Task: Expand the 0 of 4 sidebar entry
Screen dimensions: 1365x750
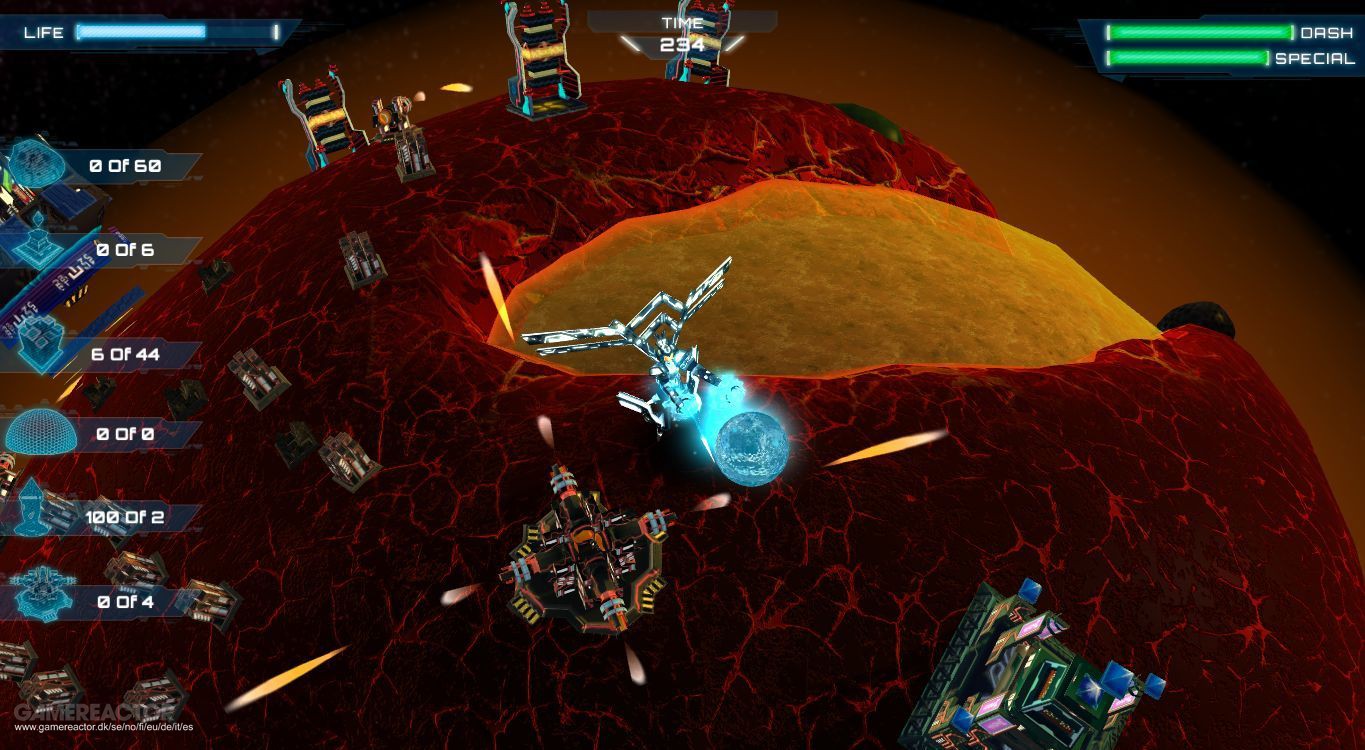Action: coord(125,601)
